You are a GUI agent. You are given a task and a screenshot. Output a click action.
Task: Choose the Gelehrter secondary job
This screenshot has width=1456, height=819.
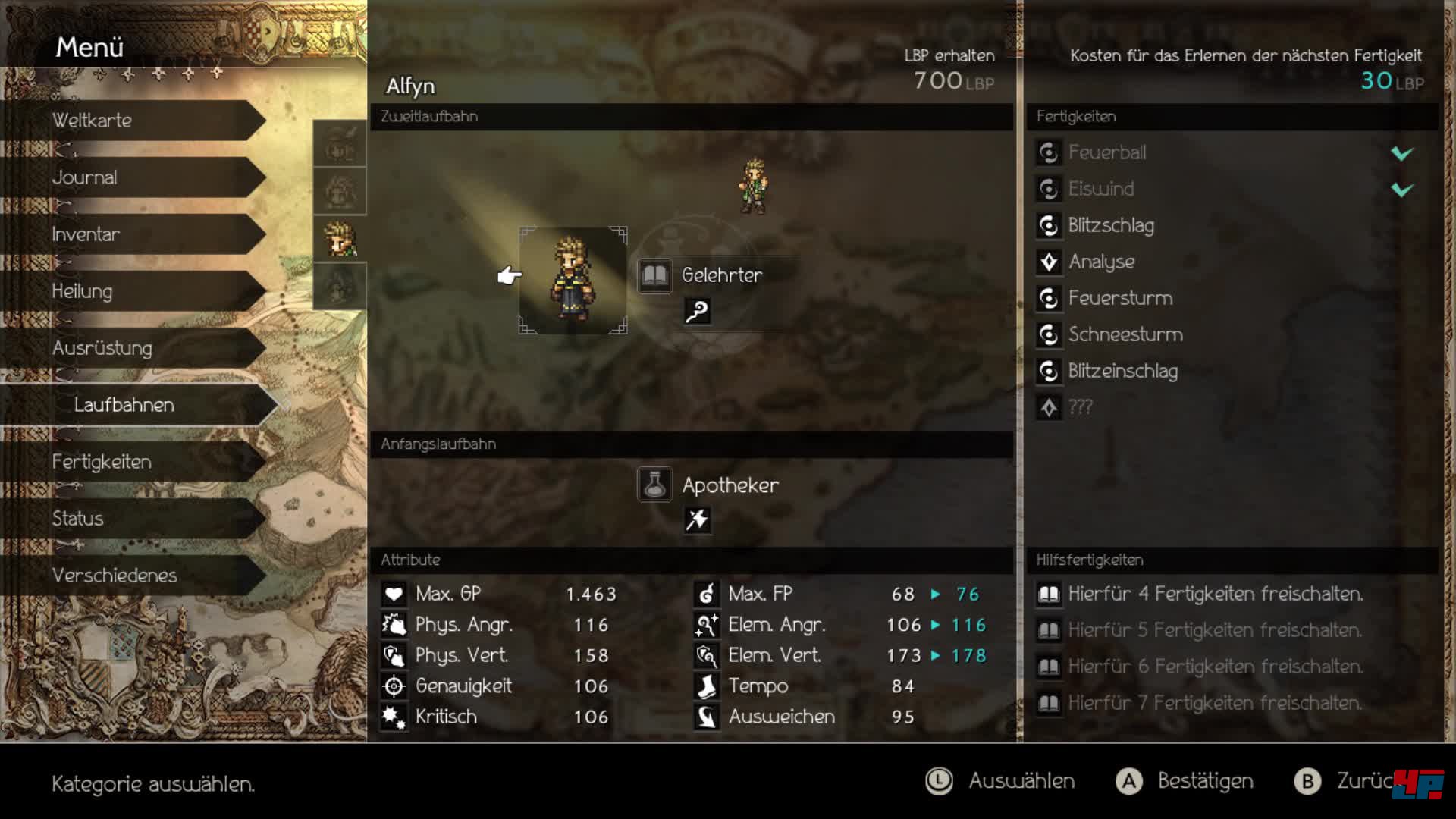coord(720,275)
